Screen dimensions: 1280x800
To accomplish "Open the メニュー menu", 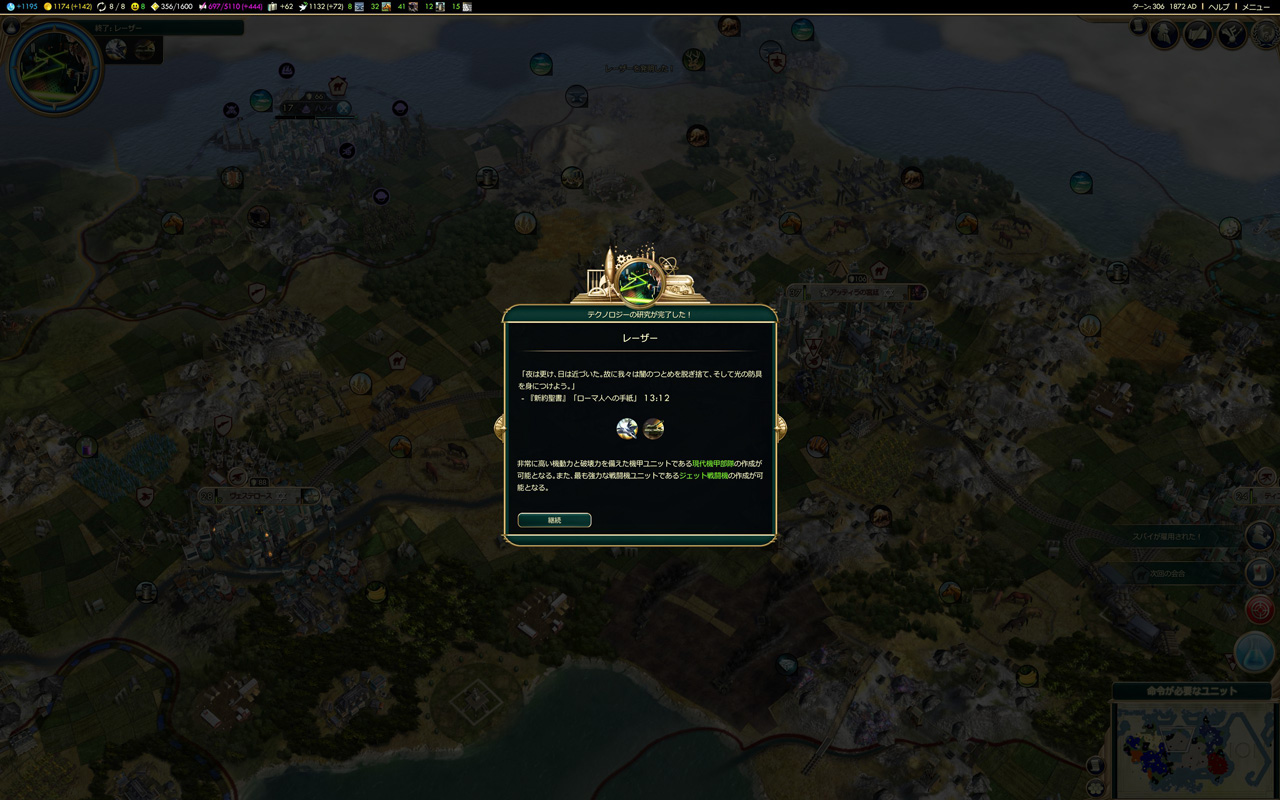I will [1255, 6].
